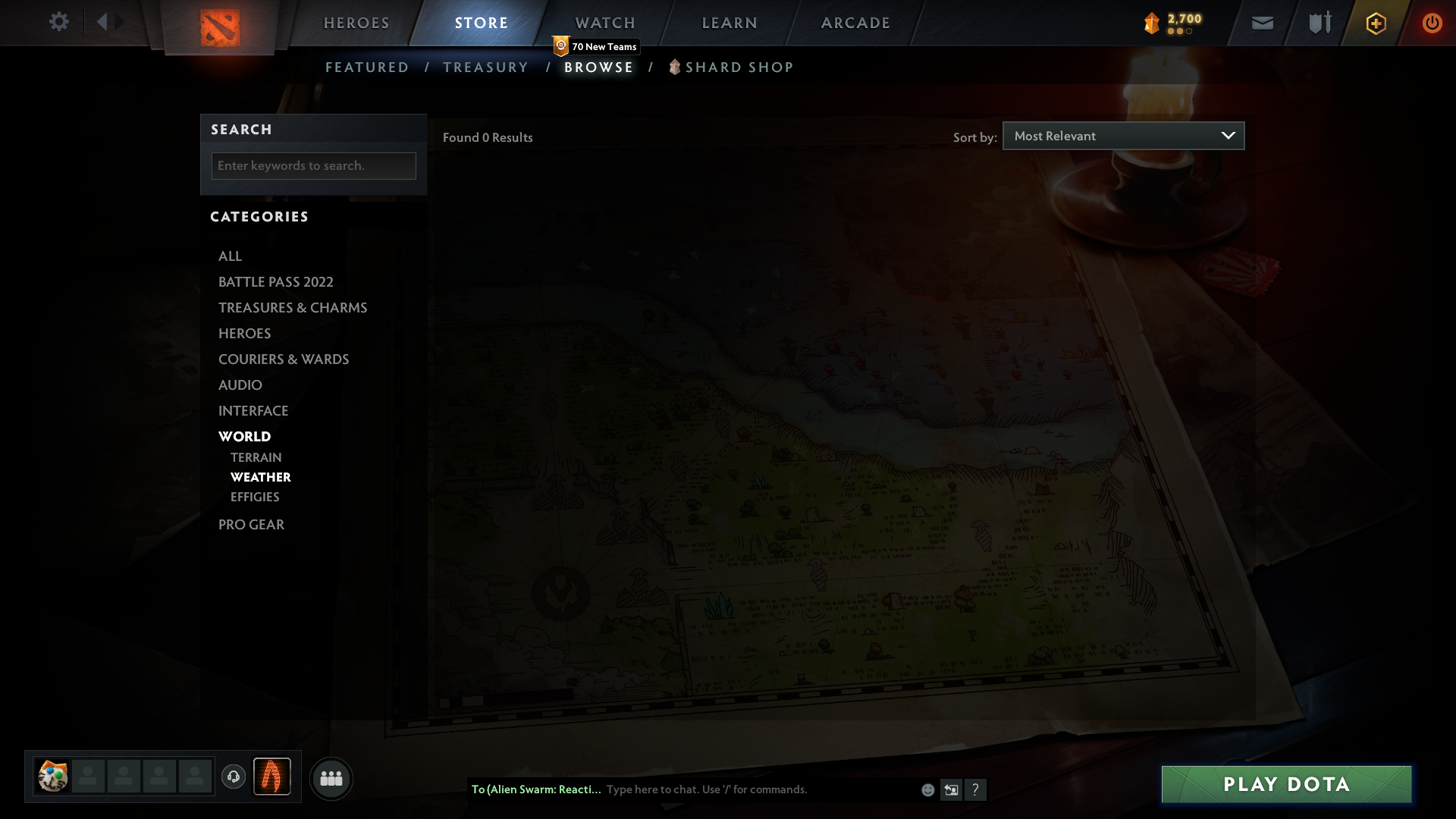This screenshot has width=1456, height=819.
Task: Open the settings gear menu
Action: pyautogui.click(x=59, y=22)
